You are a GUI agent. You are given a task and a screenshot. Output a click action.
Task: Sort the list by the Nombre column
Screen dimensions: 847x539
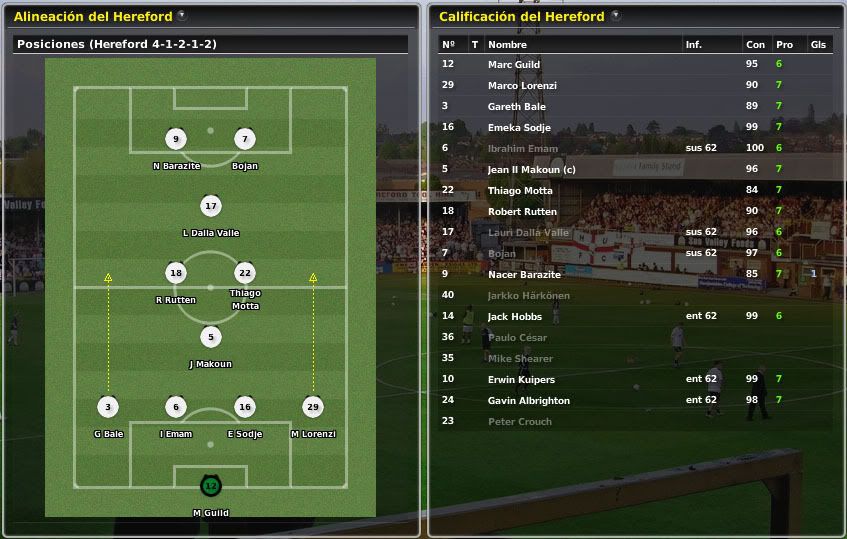(507, 44)
